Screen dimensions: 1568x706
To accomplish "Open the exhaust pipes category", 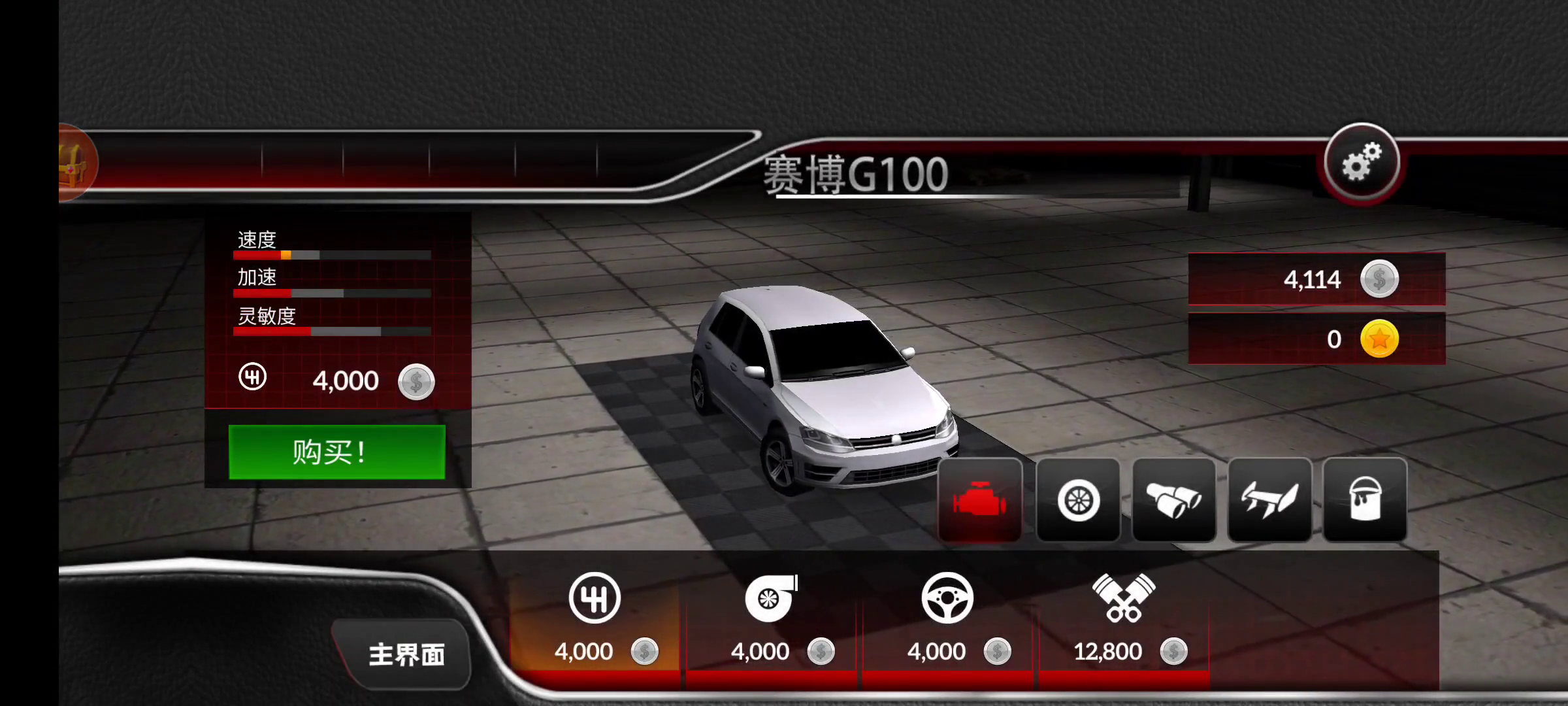I will 1173,500.
